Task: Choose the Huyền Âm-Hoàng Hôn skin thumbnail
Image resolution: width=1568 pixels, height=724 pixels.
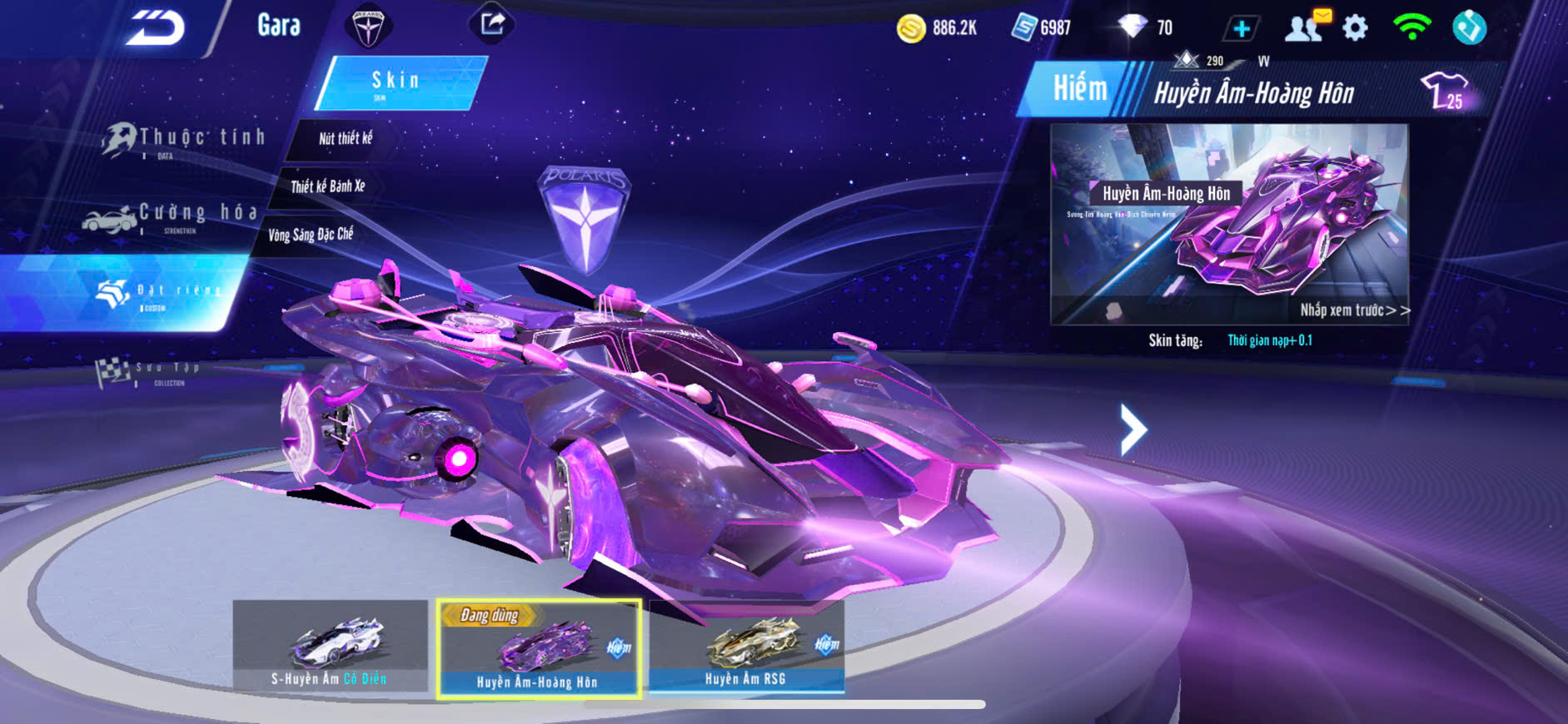Action: [538, 648]
